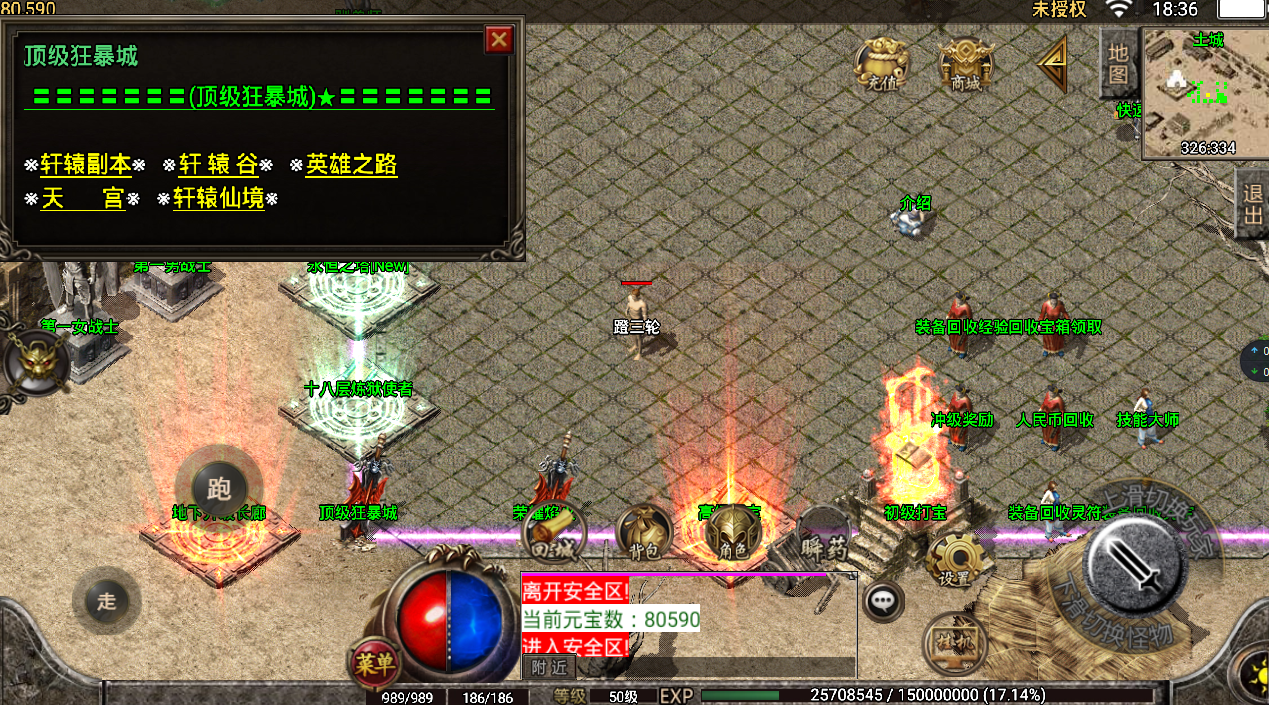Choose the 天宫 destination link

click(x=82, y=199)
